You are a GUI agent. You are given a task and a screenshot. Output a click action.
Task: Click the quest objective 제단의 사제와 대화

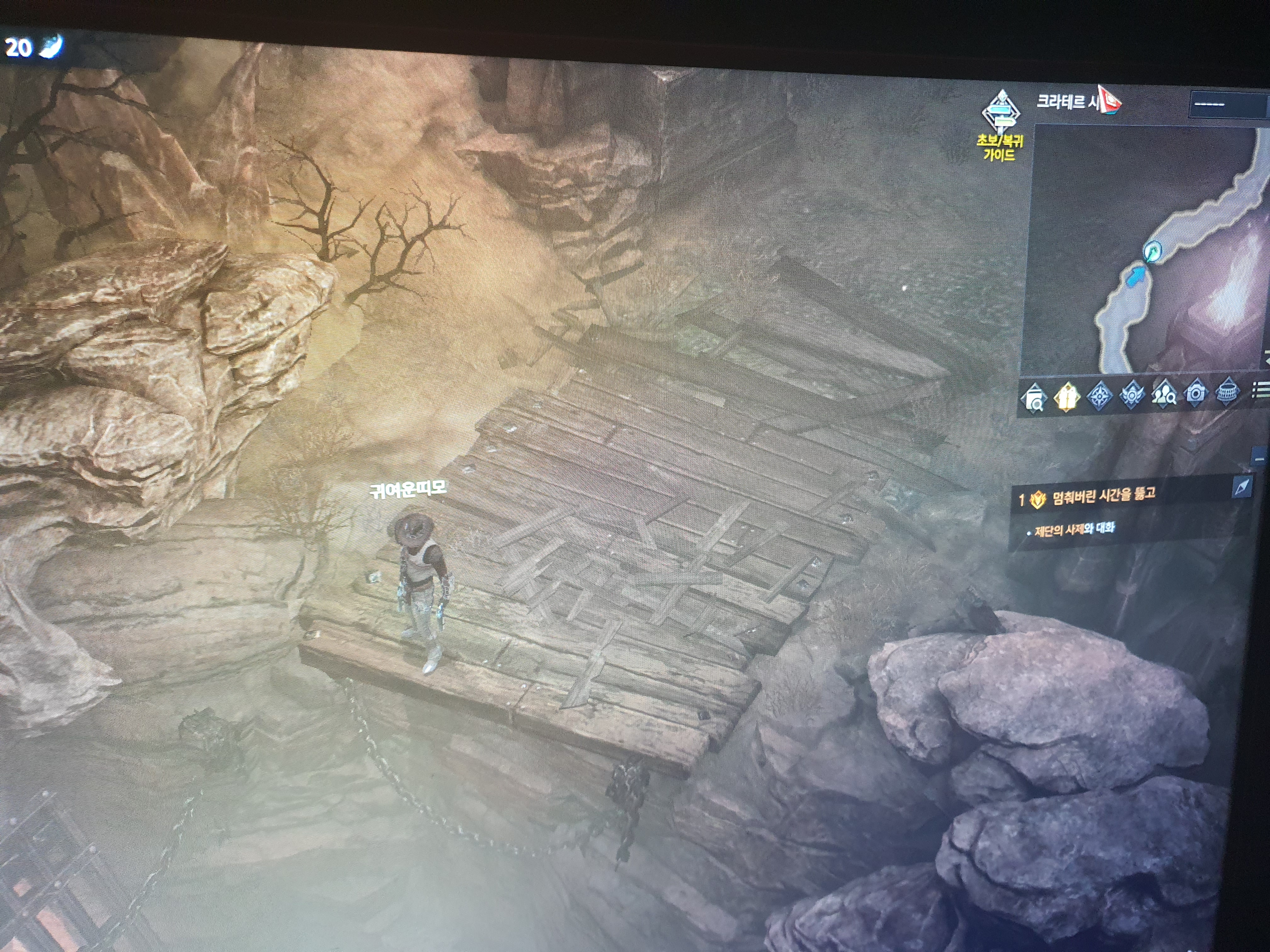coord(1074,530)
